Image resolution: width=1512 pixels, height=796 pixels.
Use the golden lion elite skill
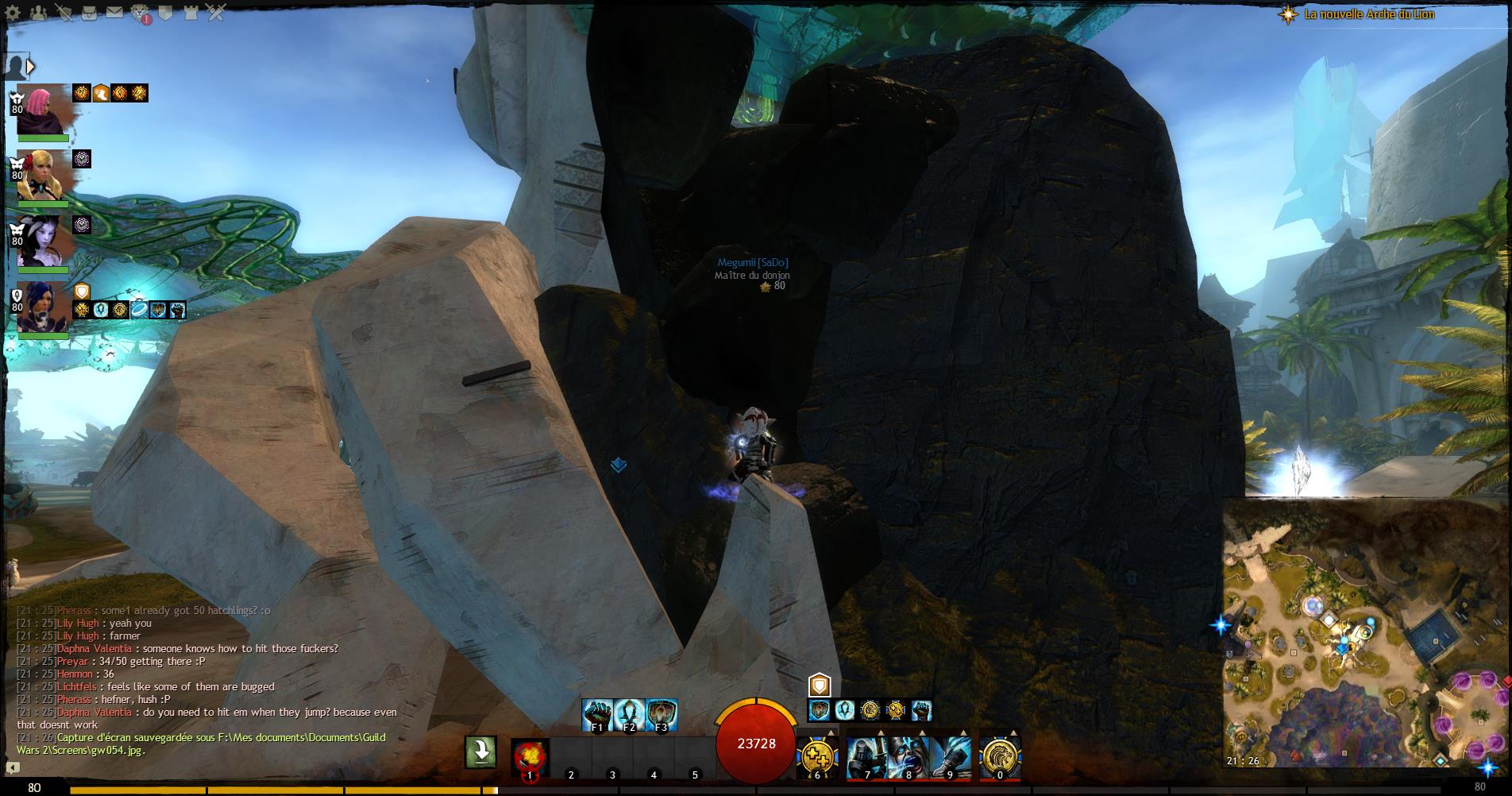click(999, 755)
